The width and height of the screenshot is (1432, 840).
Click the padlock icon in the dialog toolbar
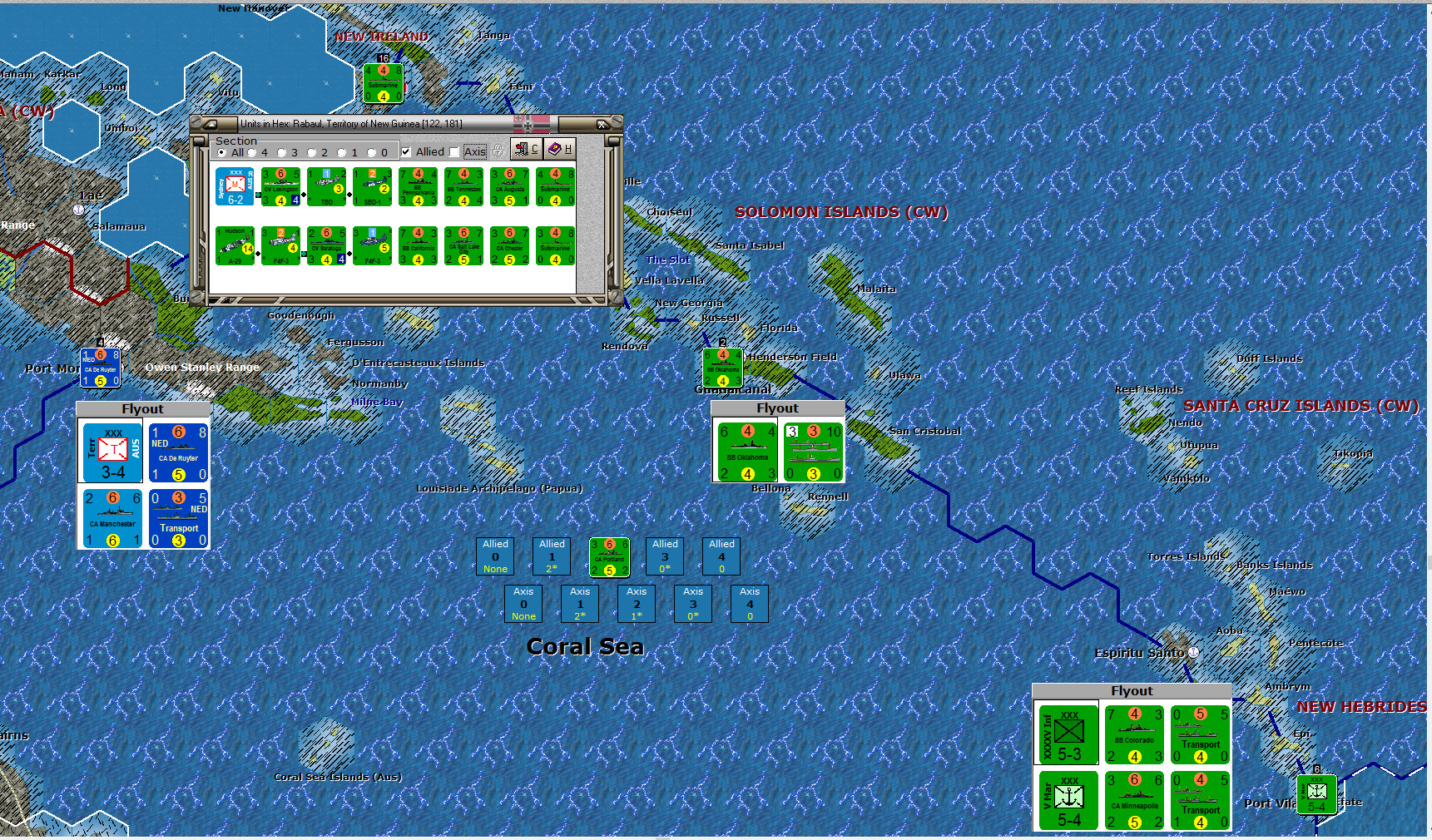pyautogui.click(x=498, y=149)
